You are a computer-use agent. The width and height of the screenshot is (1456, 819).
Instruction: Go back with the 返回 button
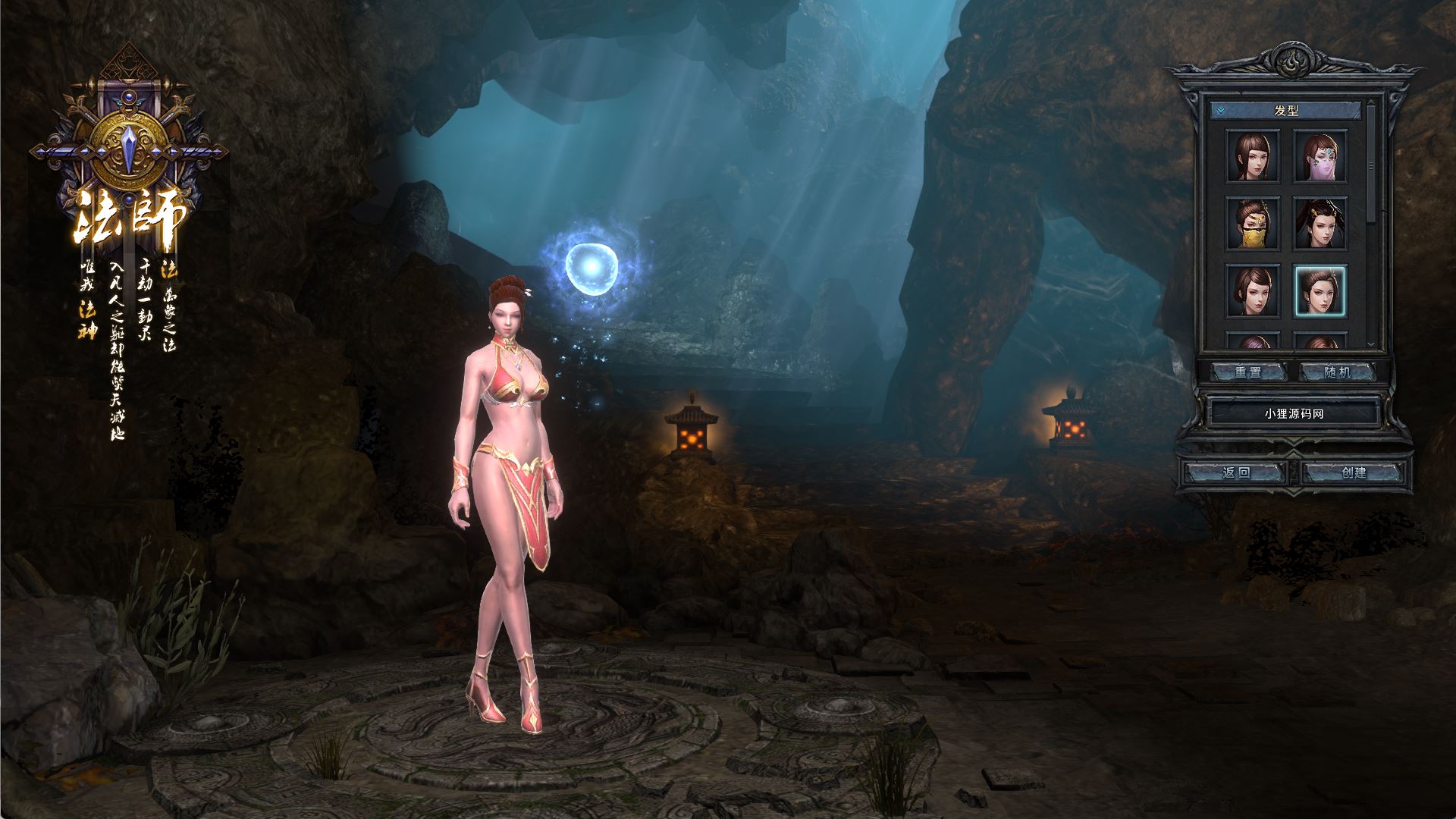point(1236,473)
